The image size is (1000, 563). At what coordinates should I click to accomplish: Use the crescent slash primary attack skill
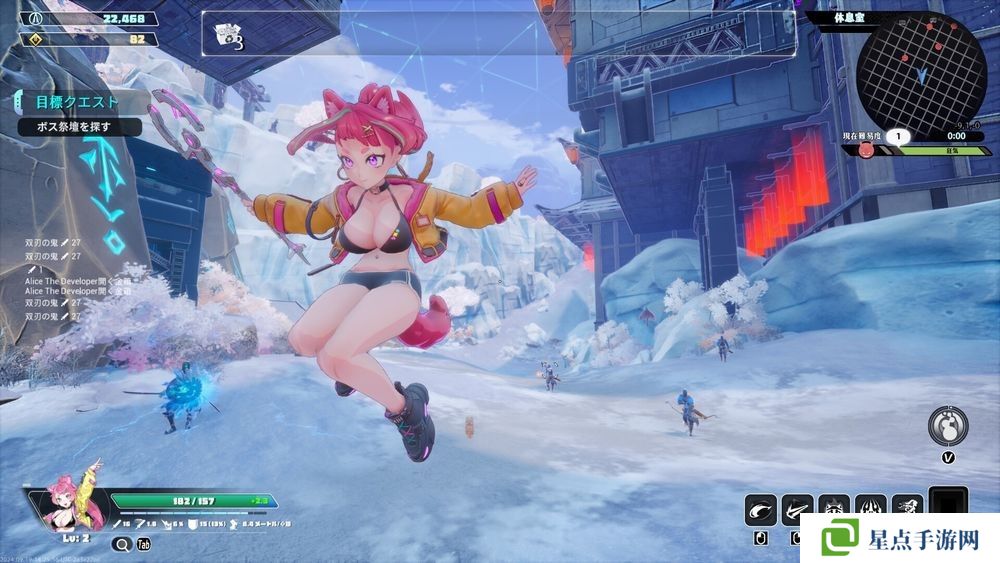click(760, 510)
